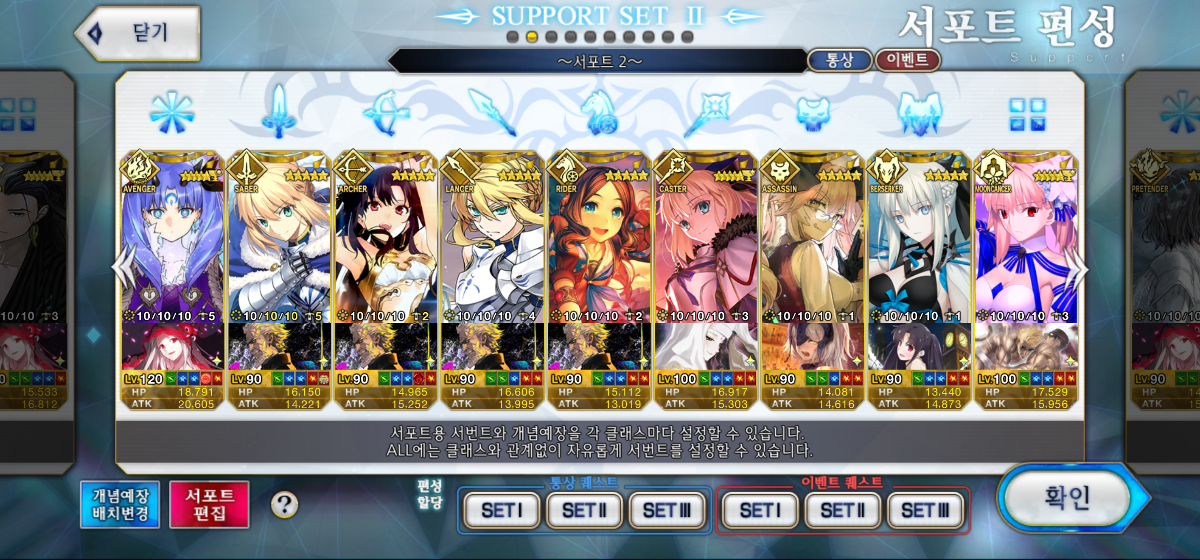
Task: Open the question mark help button
Action: click(x=285, y=504)
